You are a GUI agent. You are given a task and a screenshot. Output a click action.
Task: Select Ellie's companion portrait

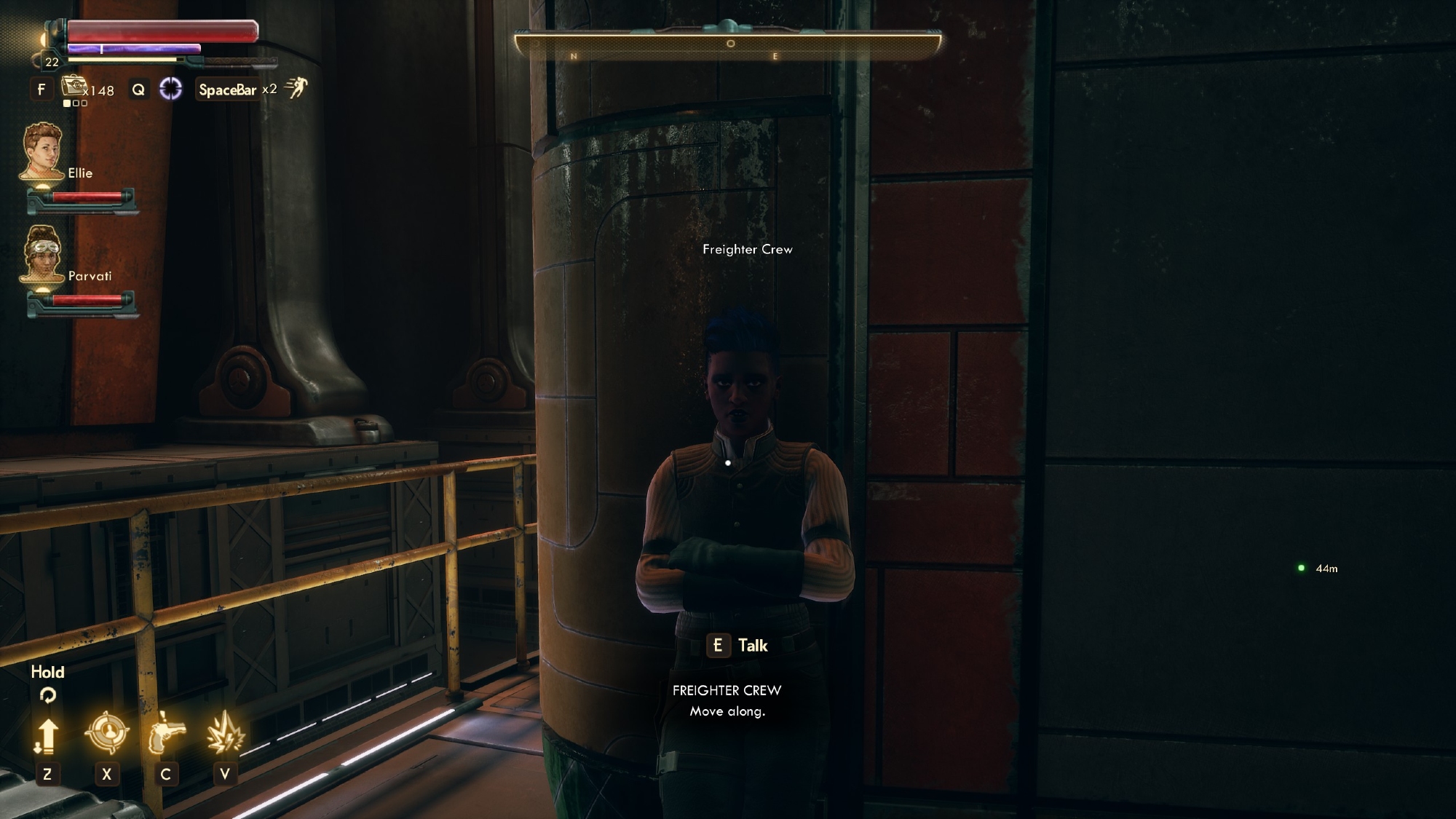pyautogui.click(x=42, y=150)
